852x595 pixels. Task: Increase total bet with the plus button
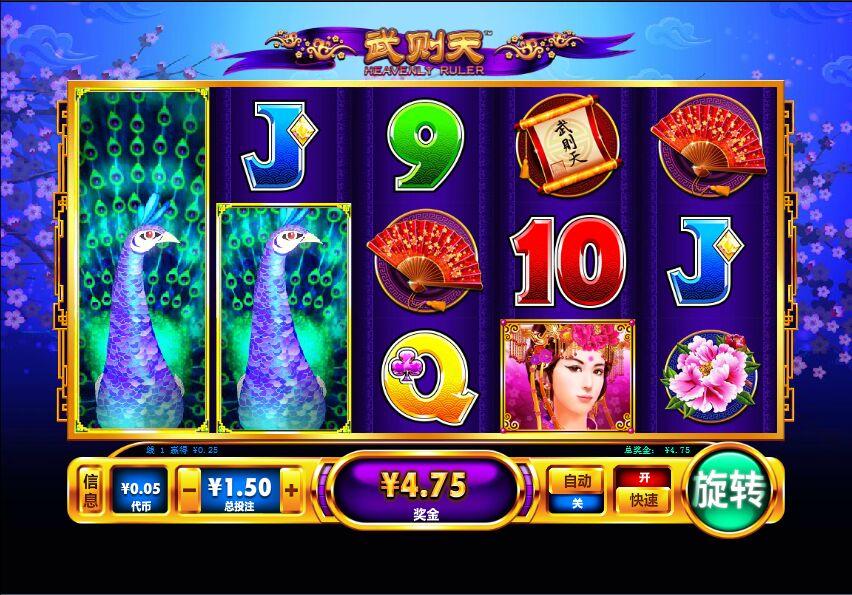(x=291, y=490)
